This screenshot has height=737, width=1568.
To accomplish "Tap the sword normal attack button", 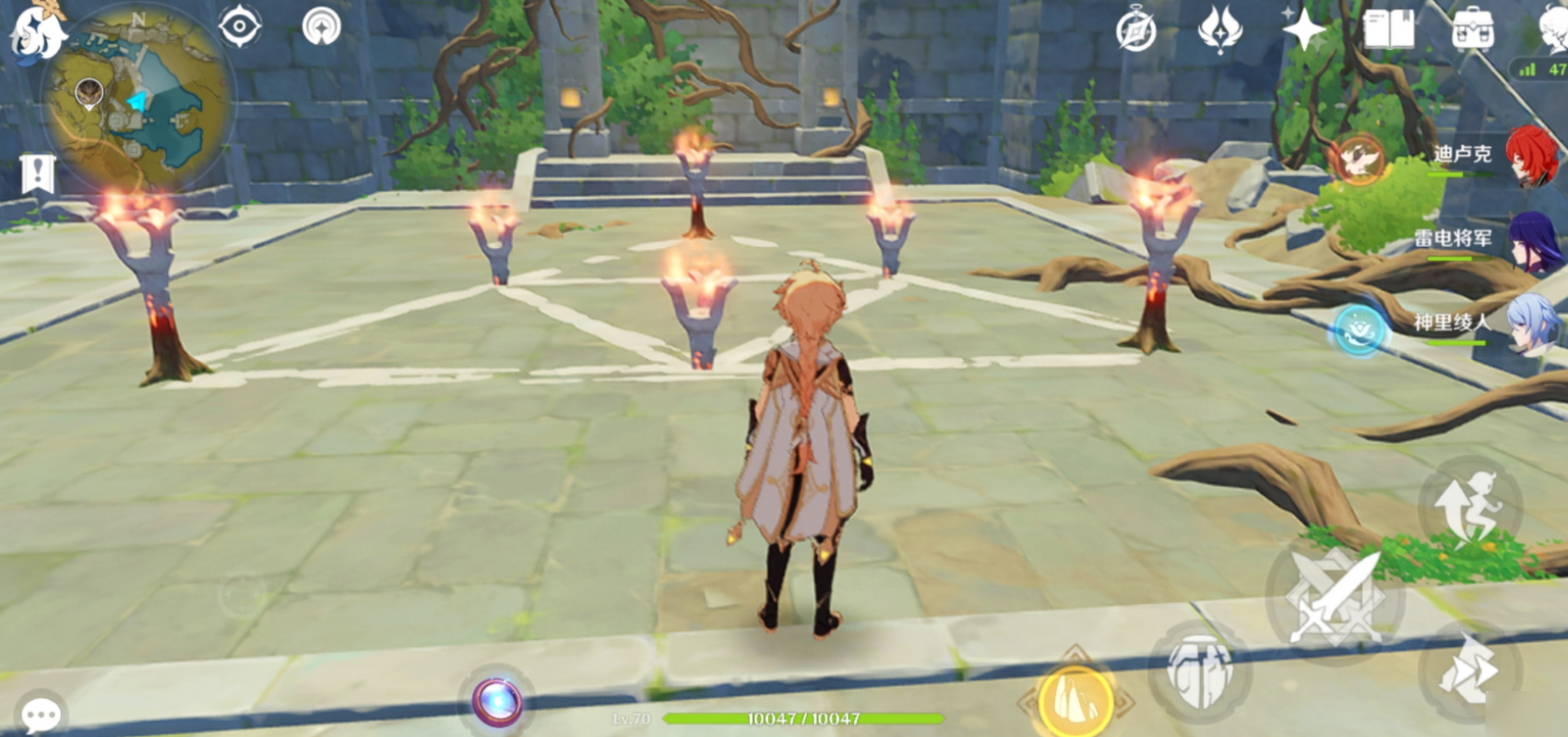I will point(1335,596).
